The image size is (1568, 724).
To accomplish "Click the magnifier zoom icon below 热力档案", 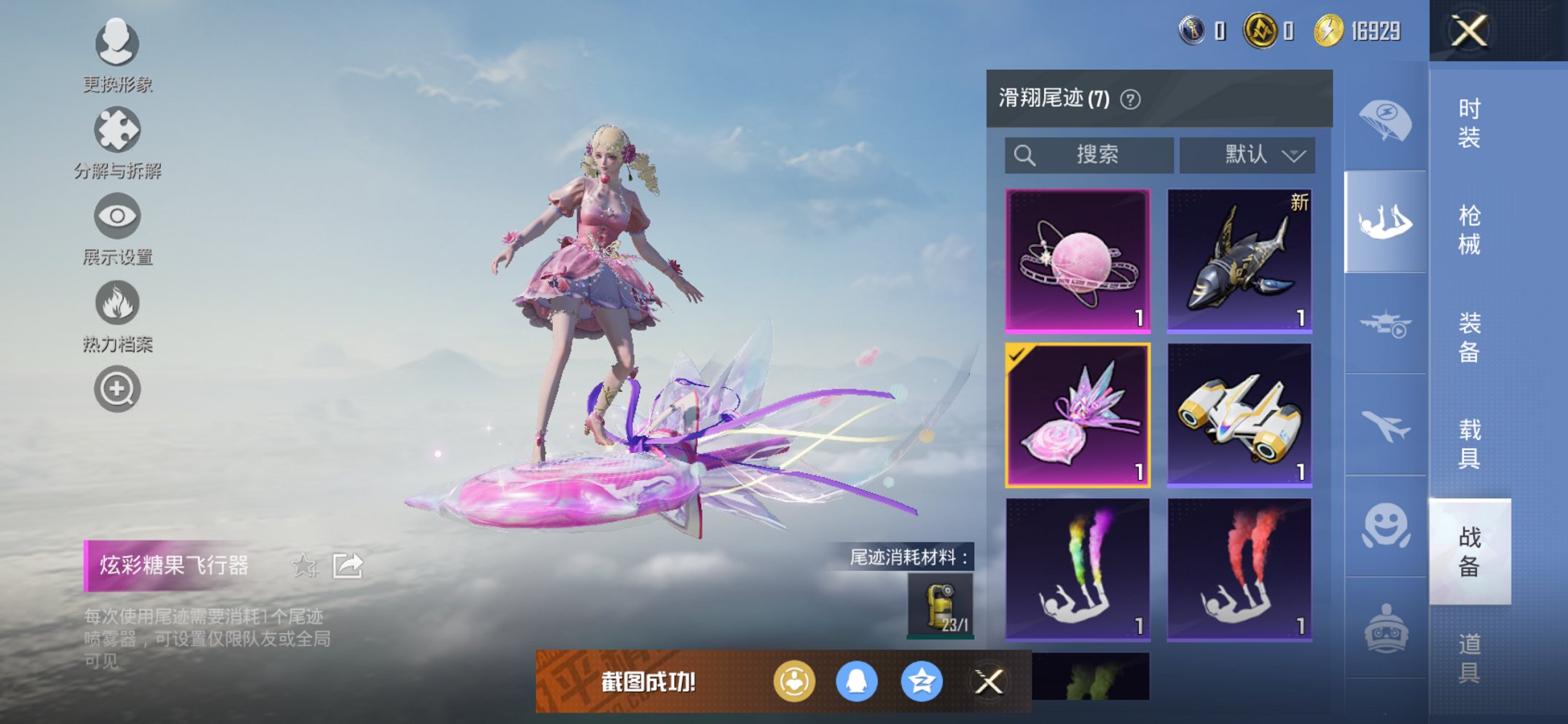I will (117, 388).
